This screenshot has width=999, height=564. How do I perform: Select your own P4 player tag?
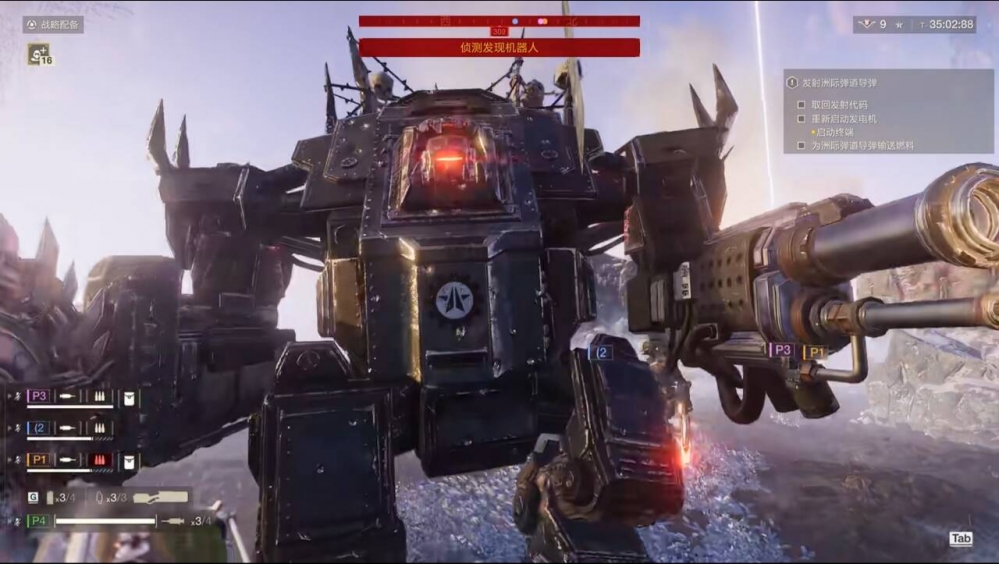(38, 521)
